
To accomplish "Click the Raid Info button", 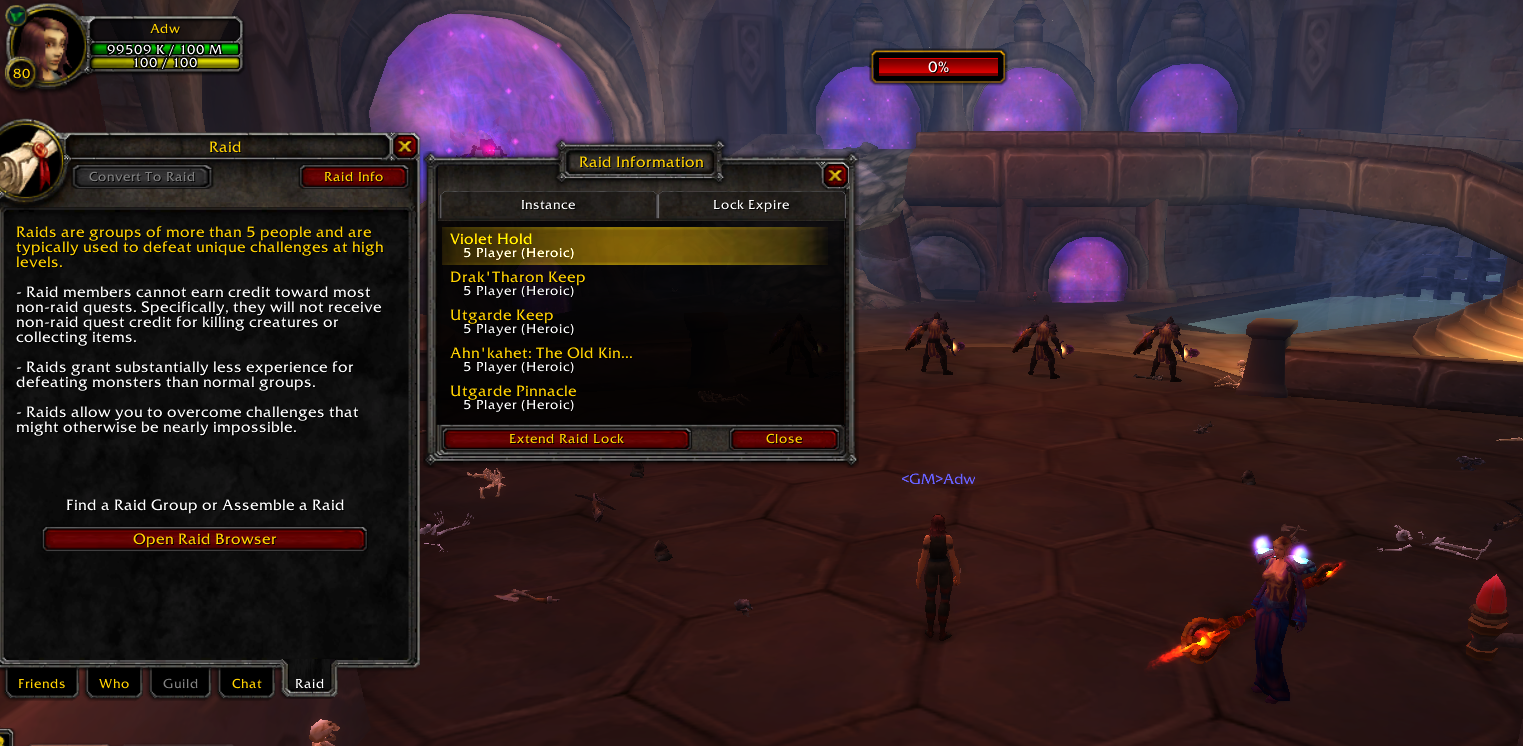I will pyautogui.click(x=354, y=176).
